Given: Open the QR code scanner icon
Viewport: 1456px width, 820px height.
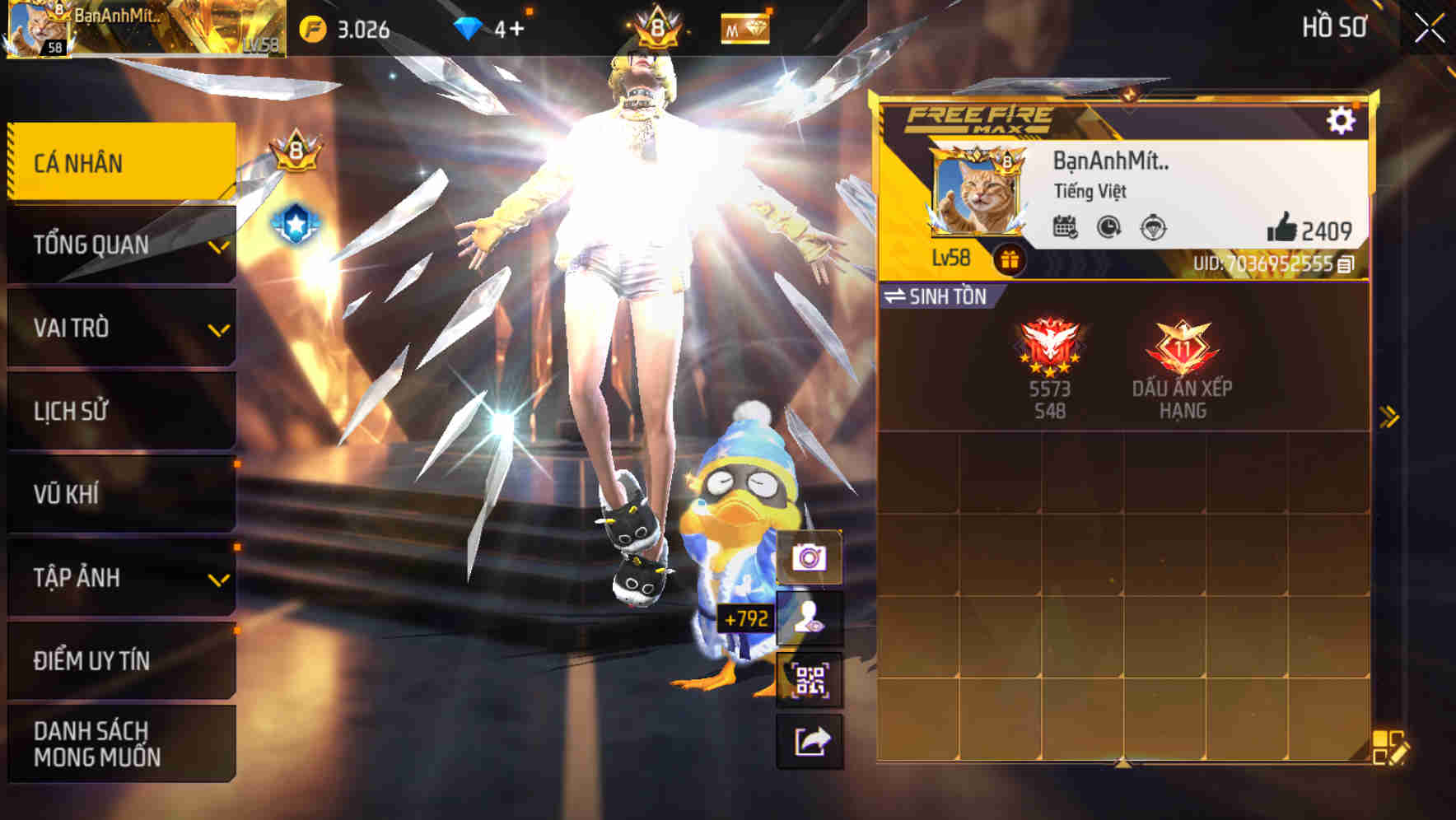Looking at the screenshot, I should 810,681.
